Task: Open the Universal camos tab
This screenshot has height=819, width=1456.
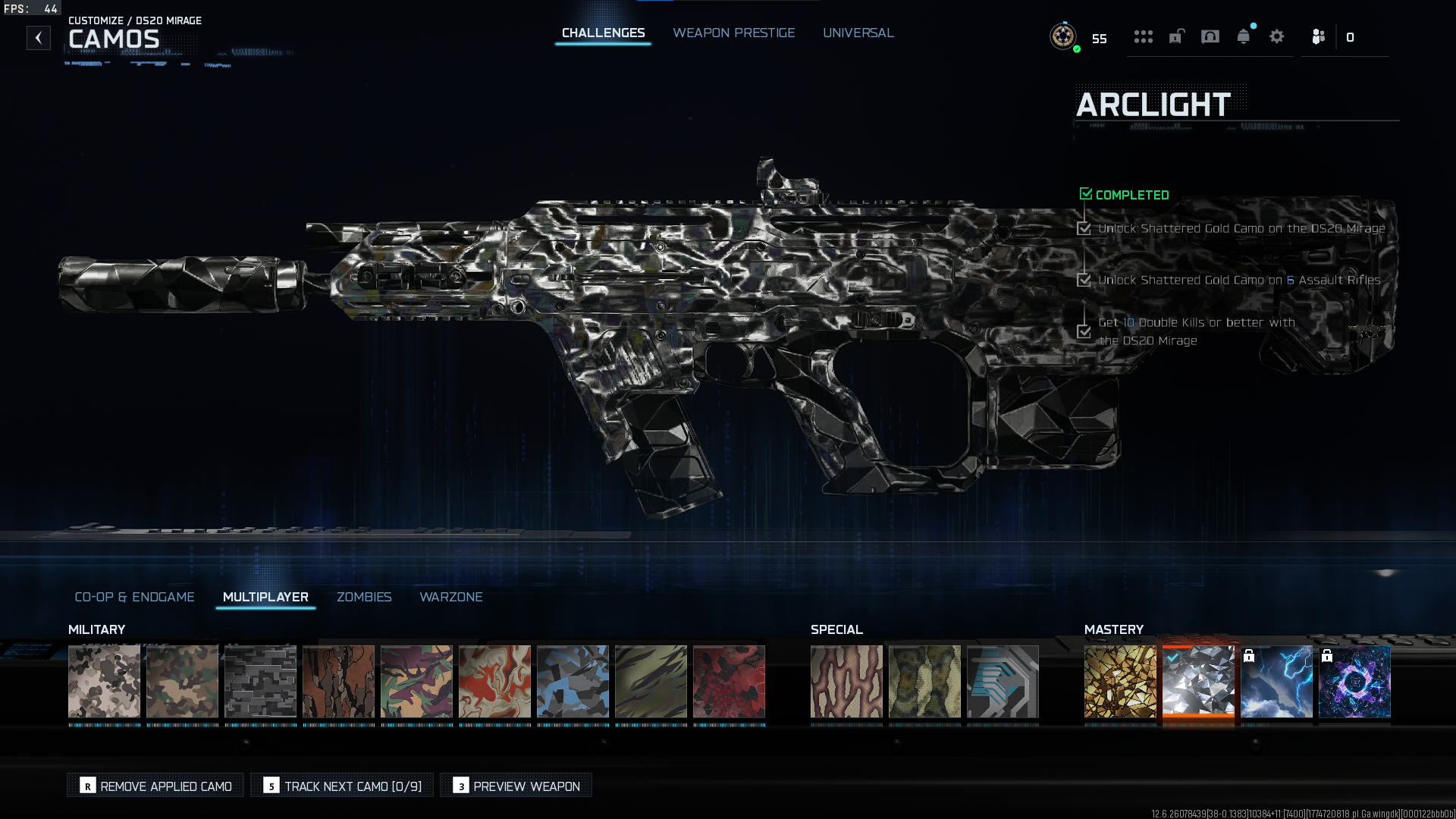Action: coord(858,33)
